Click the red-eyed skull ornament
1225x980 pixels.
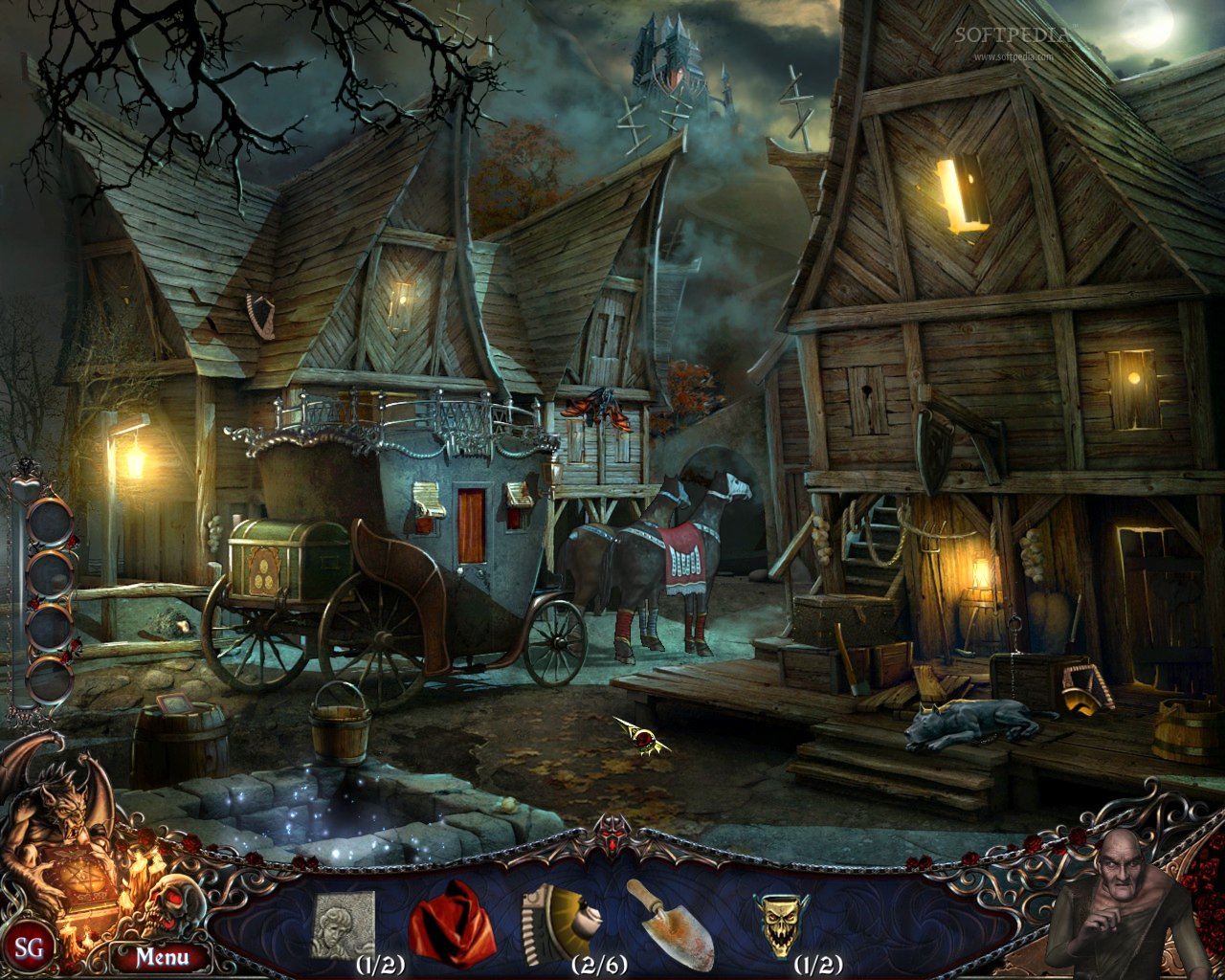(170, 903)
